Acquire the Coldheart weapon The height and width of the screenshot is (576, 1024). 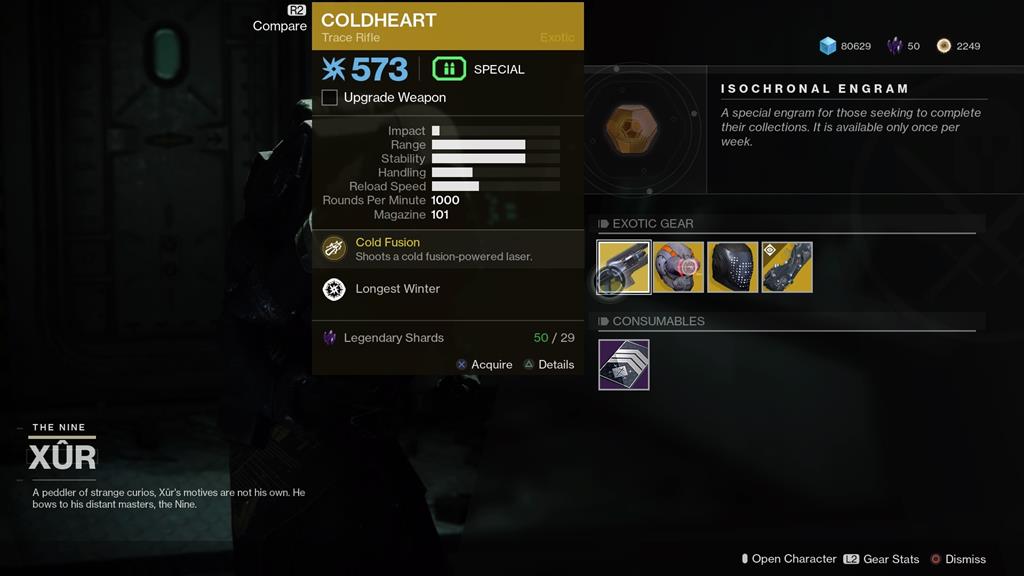pos(484,365)
